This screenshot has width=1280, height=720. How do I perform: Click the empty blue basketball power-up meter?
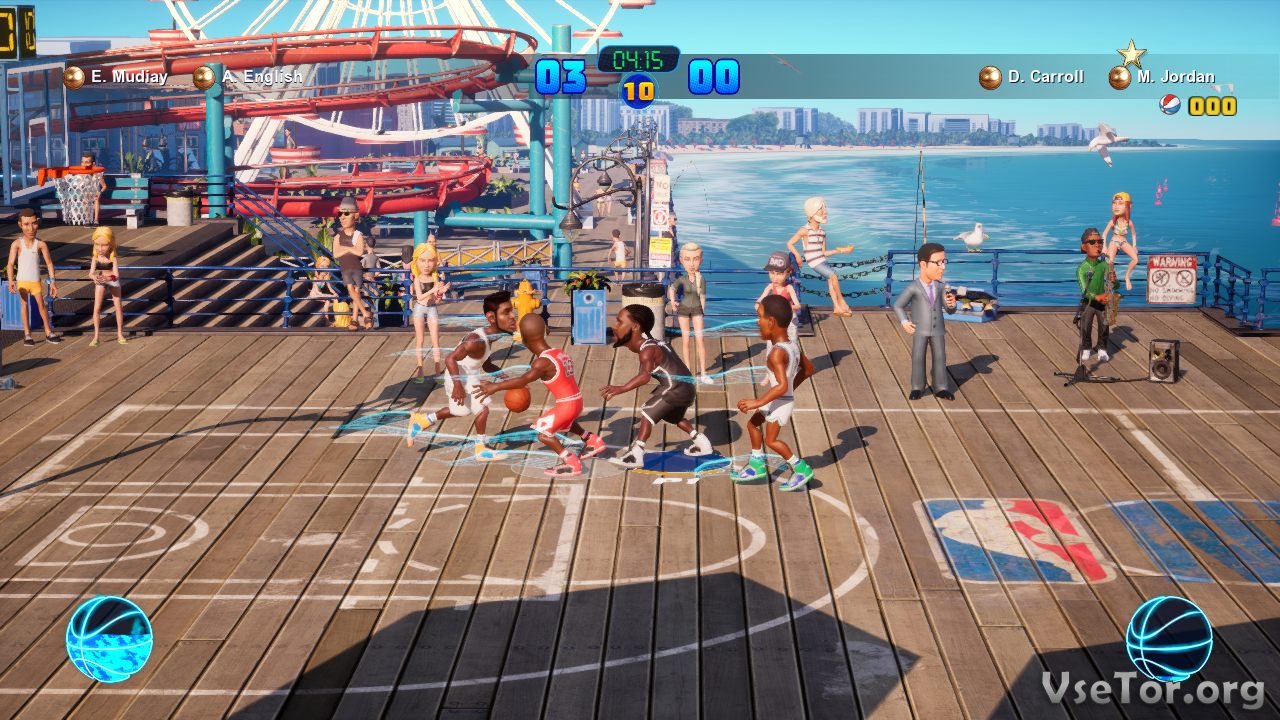[x=1169, y=639]
